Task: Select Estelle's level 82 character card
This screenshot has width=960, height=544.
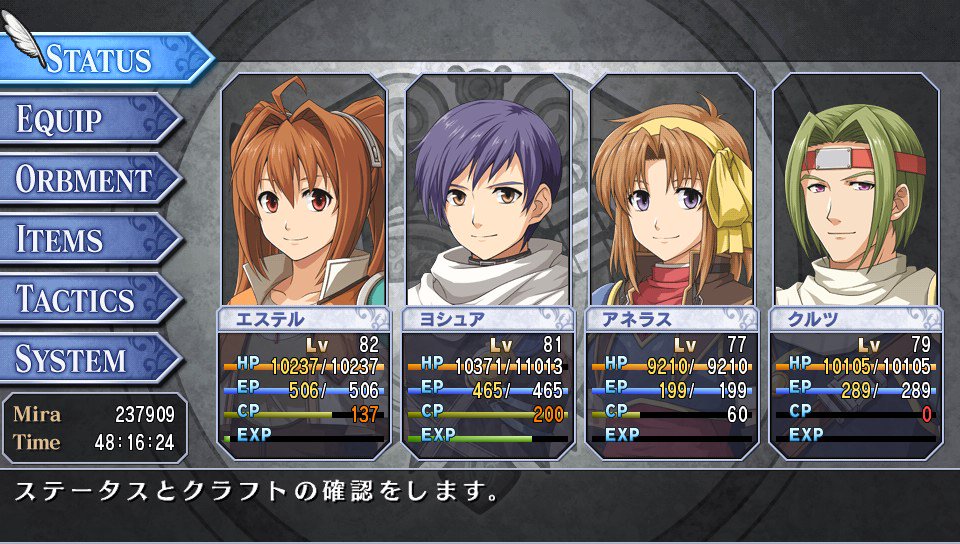Action: point(304,265)
